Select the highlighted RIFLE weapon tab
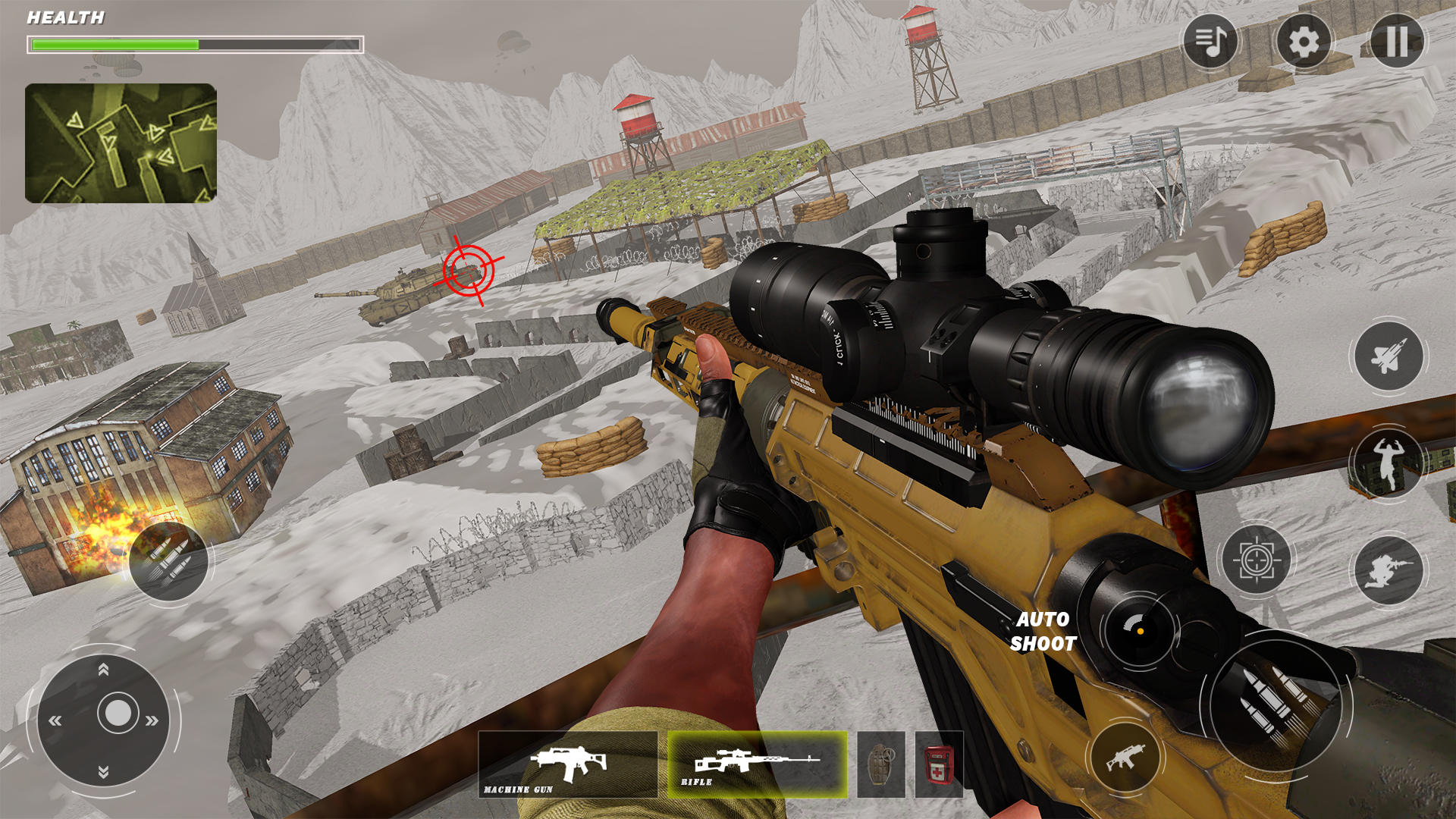This screenshot has height=819, width=1456. tap(755, 762)
